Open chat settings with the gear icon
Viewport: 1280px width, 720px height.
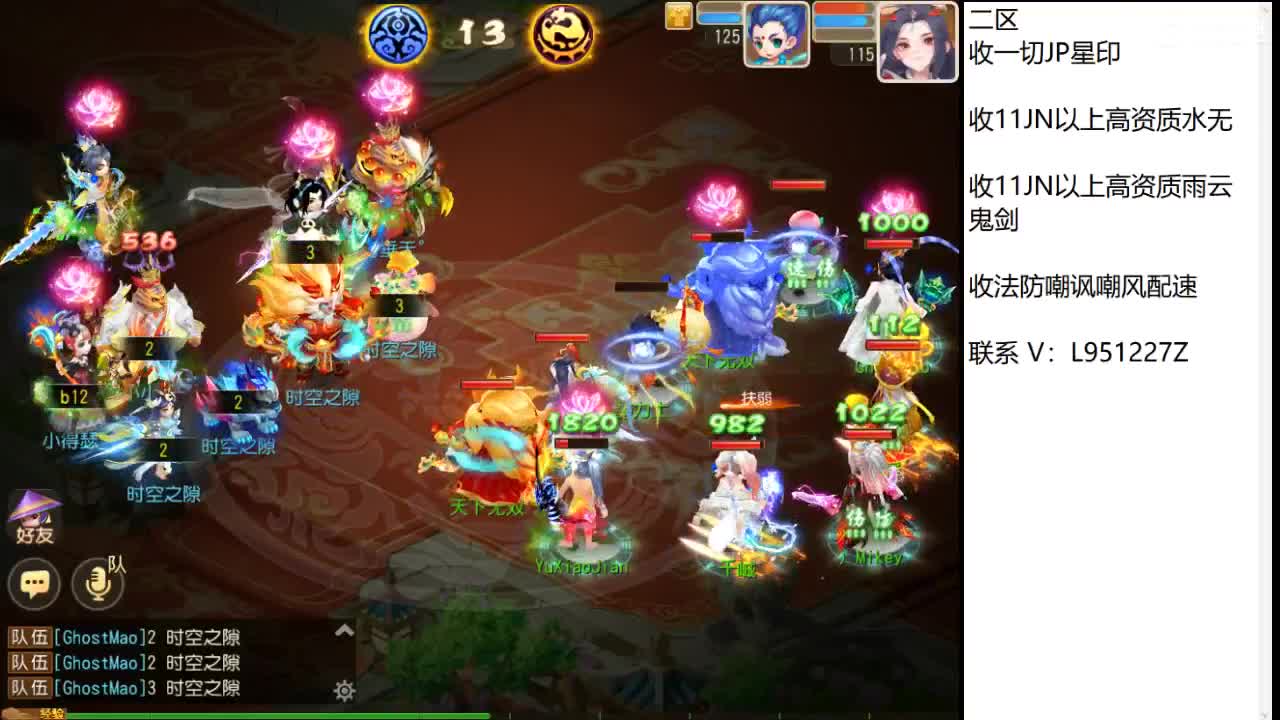click(344, 690)
